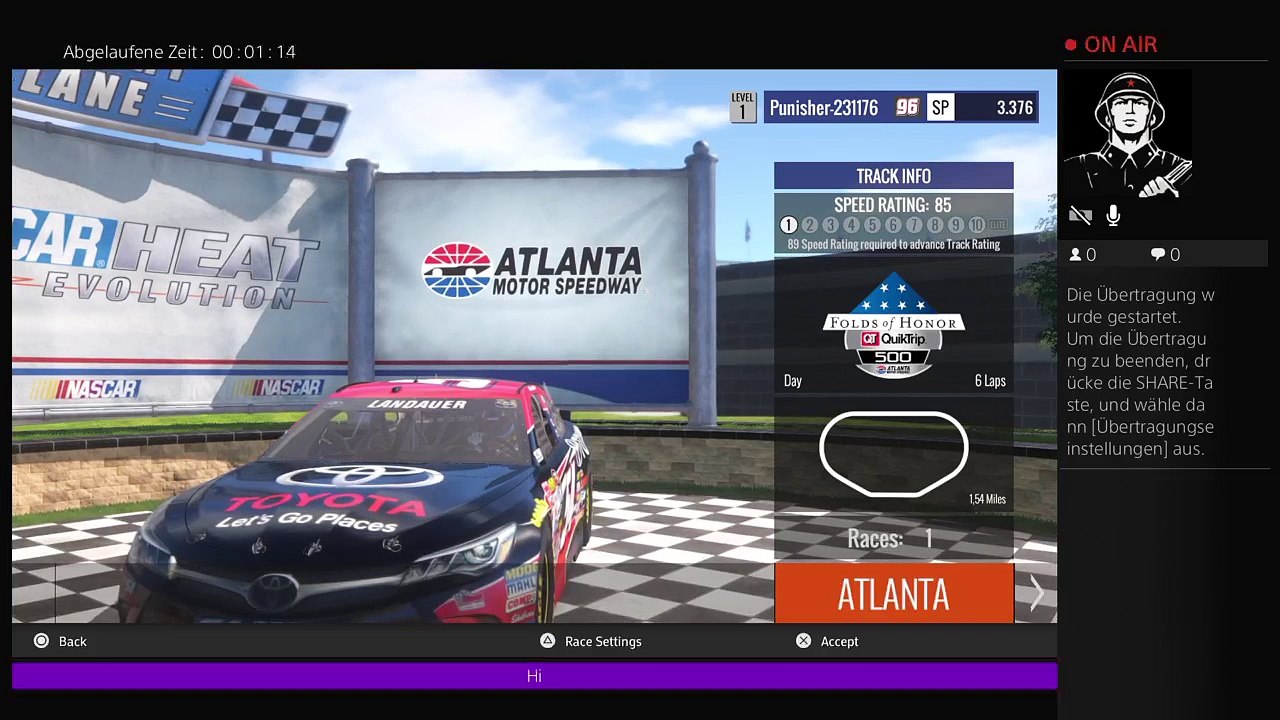Click the soldier broadcaster avatar
The height and width of the screenshot is (720, 1280).
pos(1128,134)
